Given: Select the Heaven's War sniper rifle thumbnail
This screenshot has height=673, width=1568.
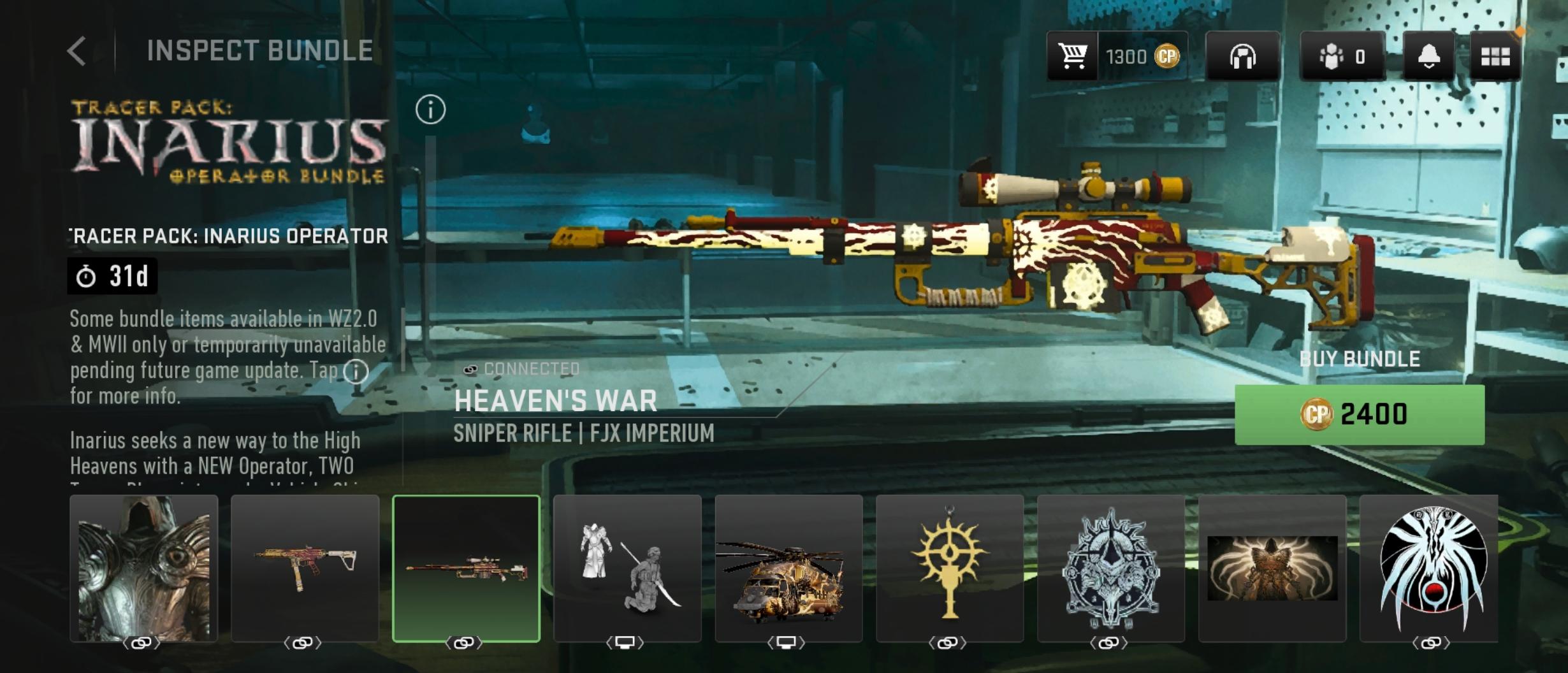Looking at the screenshot, I should 466,568.
